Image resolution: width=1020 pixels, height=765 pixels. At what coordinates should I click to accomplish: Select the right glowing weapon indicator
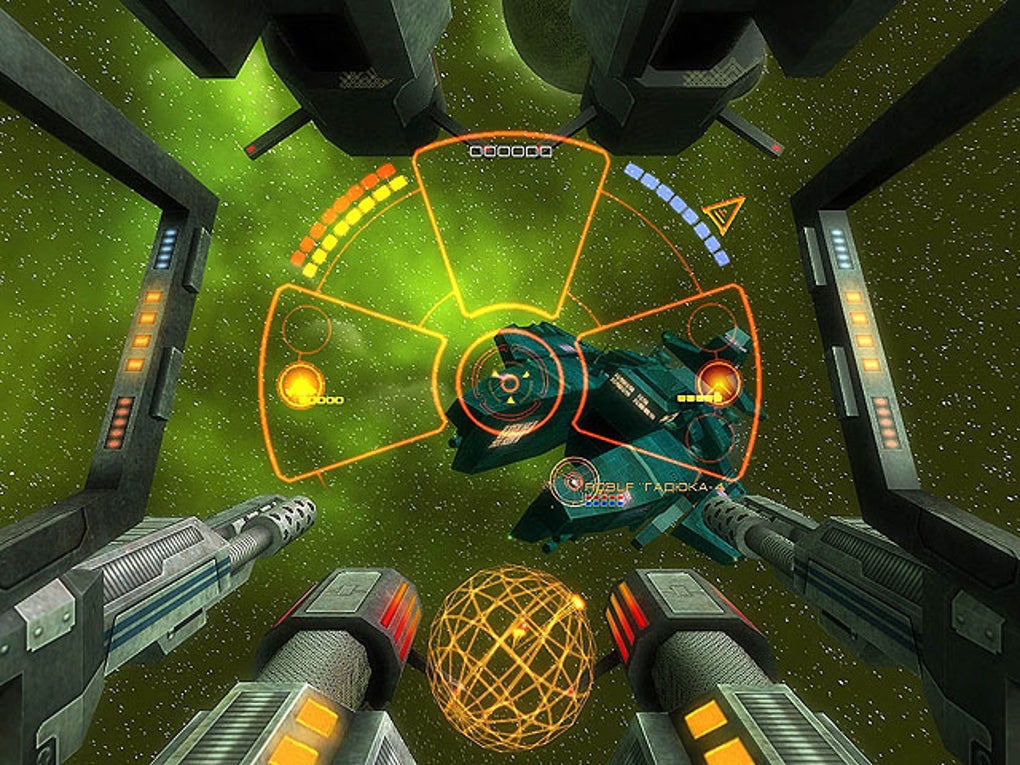(x=716, y=380)
